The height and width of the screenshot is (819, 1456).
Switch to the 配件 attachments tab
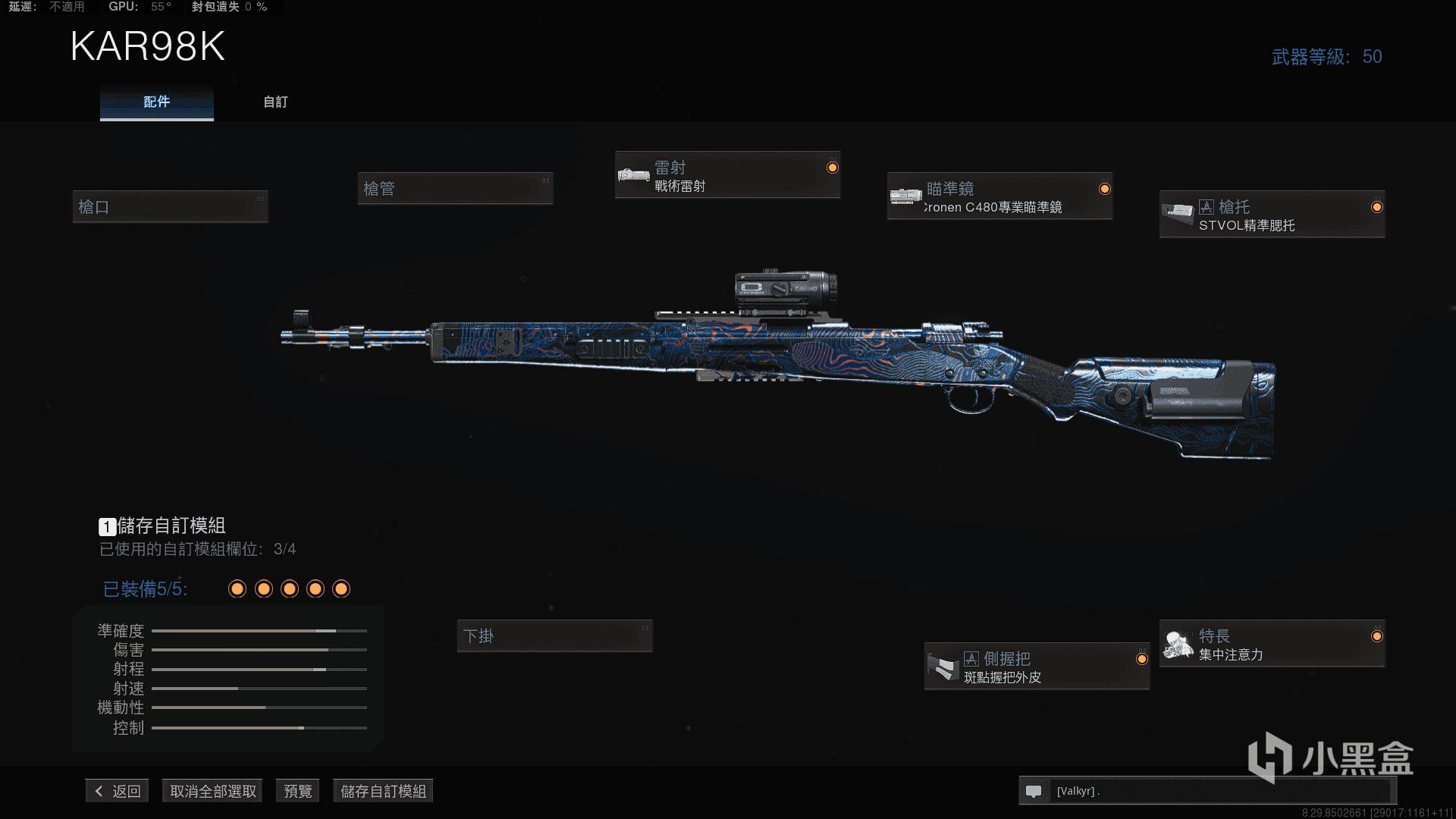(156, 102)
